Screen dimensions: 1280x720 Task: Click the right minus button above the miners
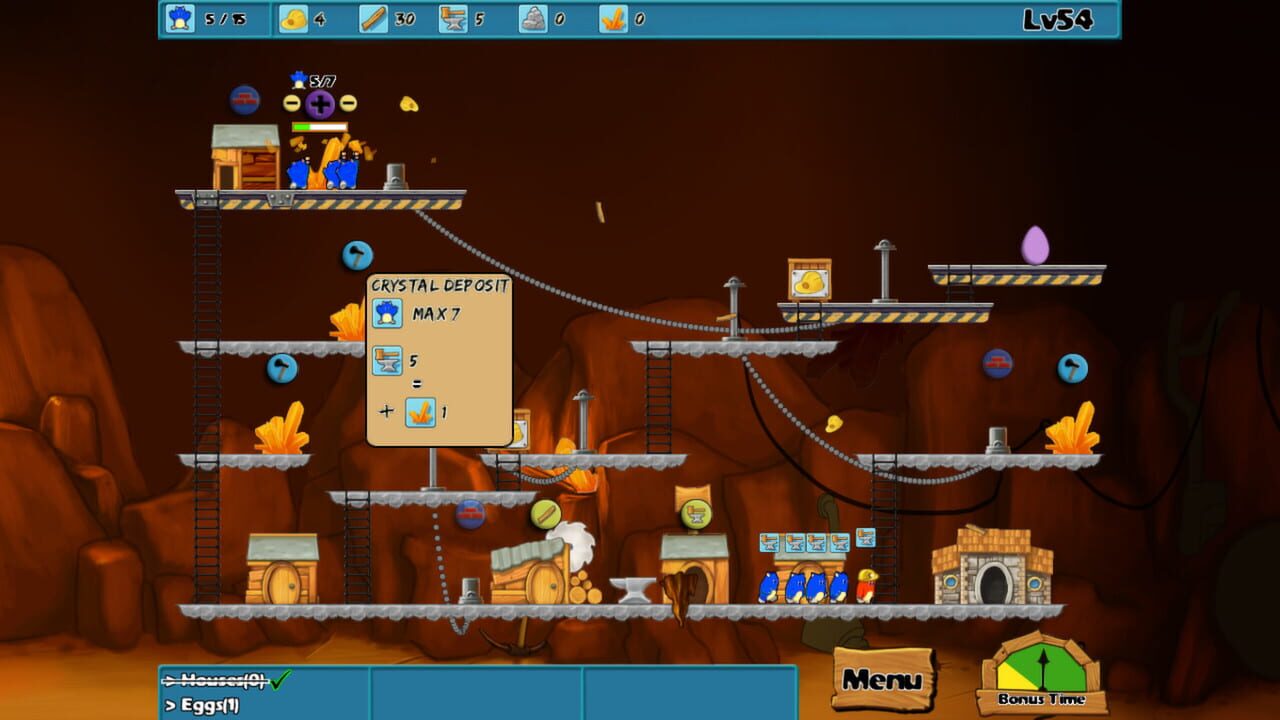click(346, 102)
